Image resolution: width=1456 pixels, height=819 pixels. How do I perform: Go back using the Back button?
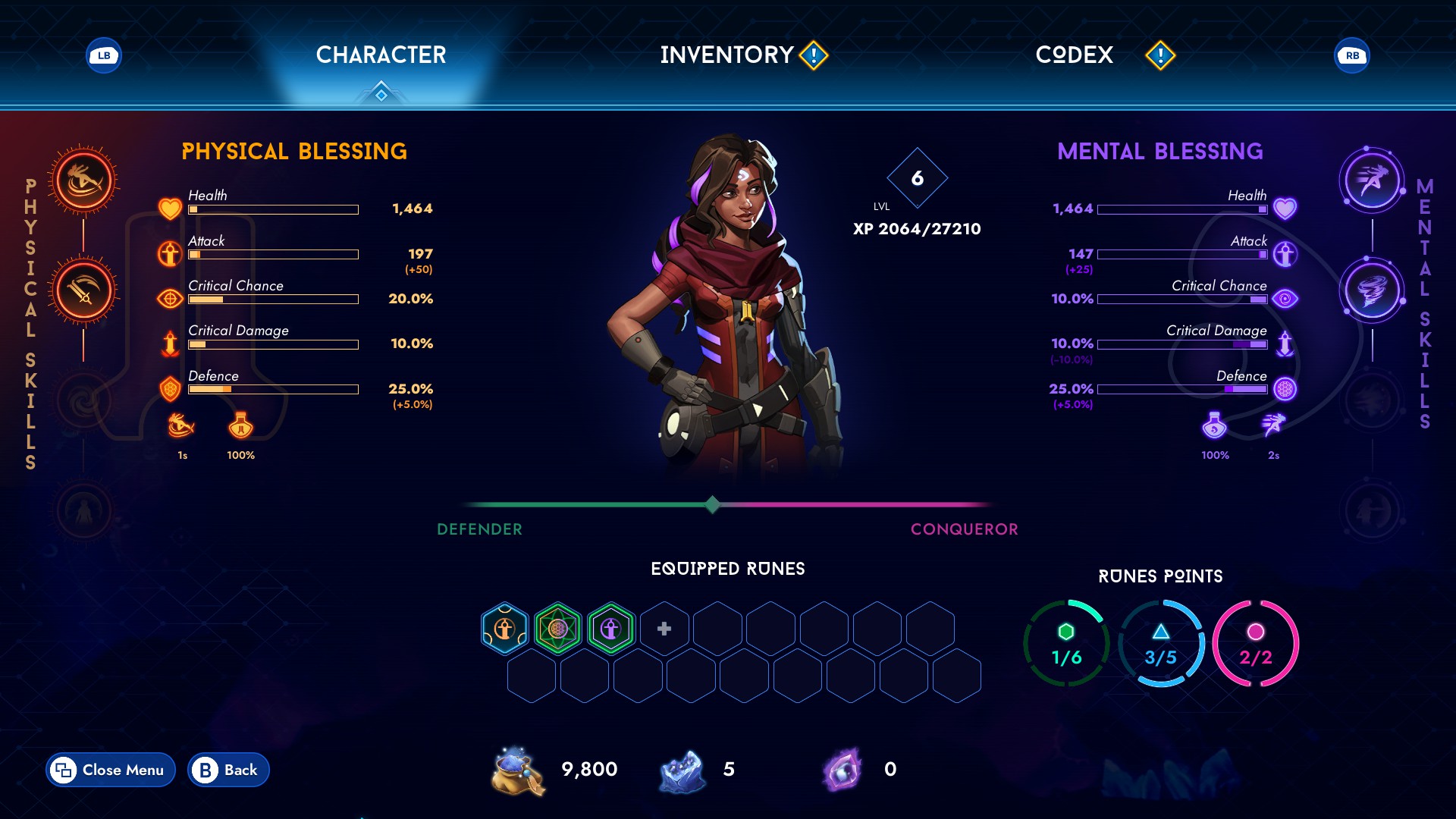tap(228, 770)
